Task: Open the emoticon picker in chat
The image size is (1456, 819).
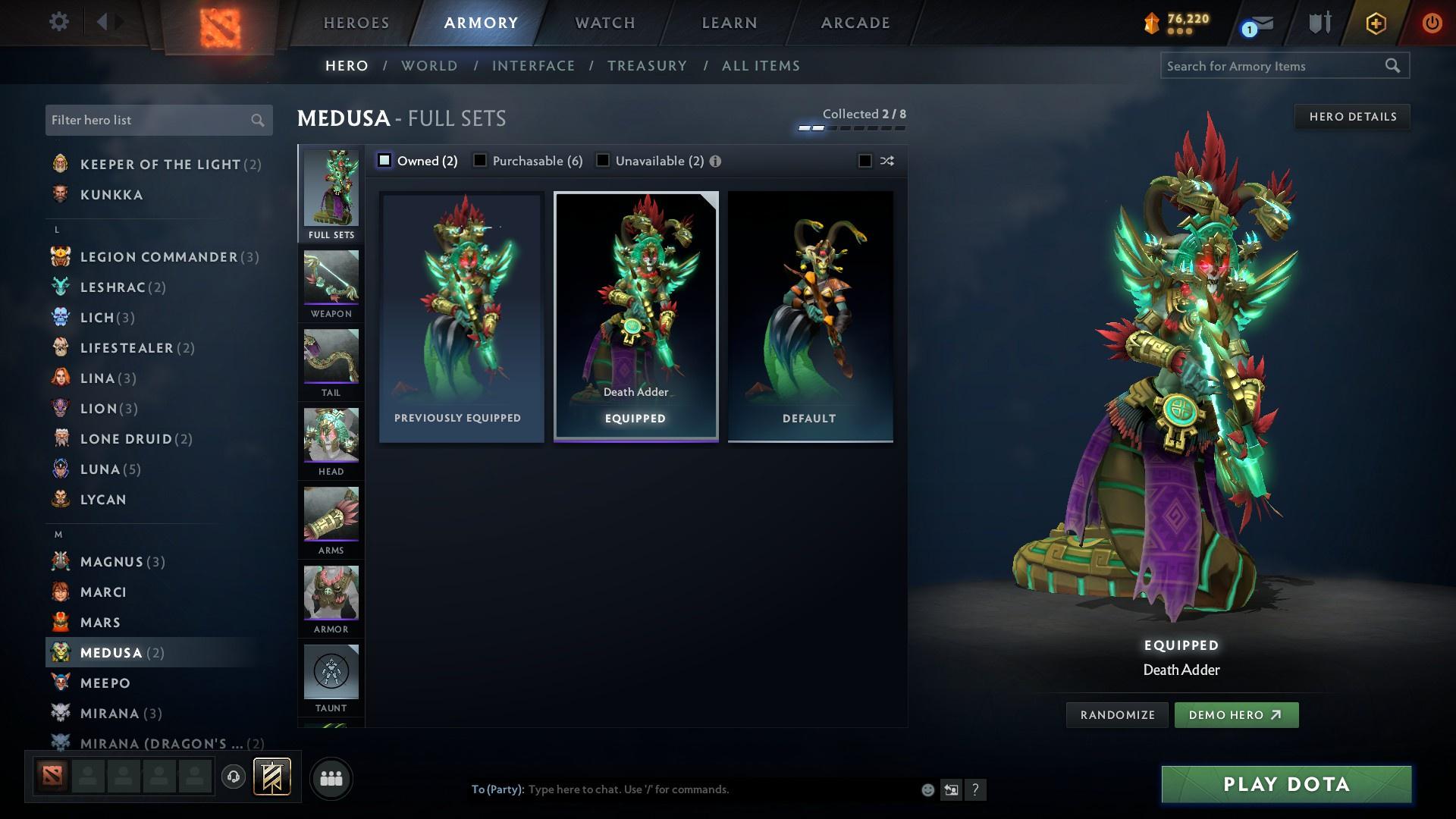Action: click(x=927, y=789)
